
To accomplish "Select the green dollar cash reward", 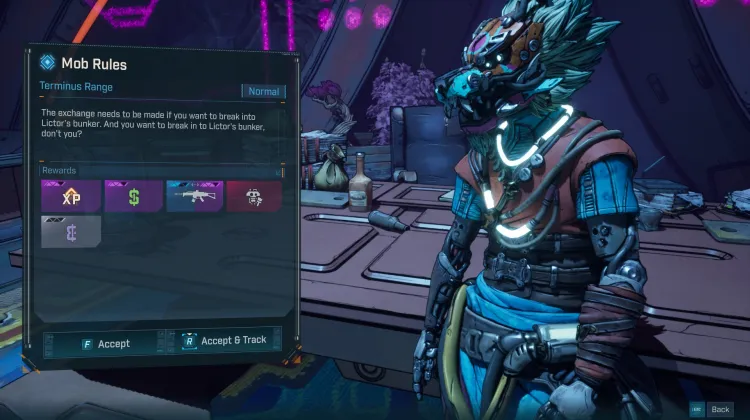I will point(133,196).
